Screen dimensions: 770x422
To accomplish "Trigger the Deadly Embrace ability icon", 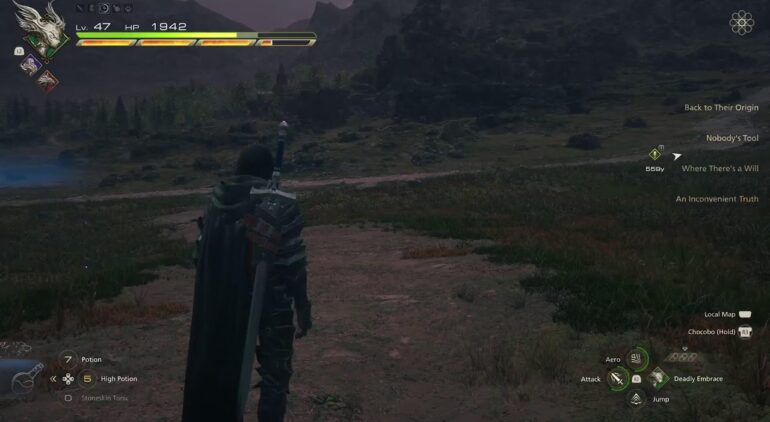I will [x=657, y=379].
